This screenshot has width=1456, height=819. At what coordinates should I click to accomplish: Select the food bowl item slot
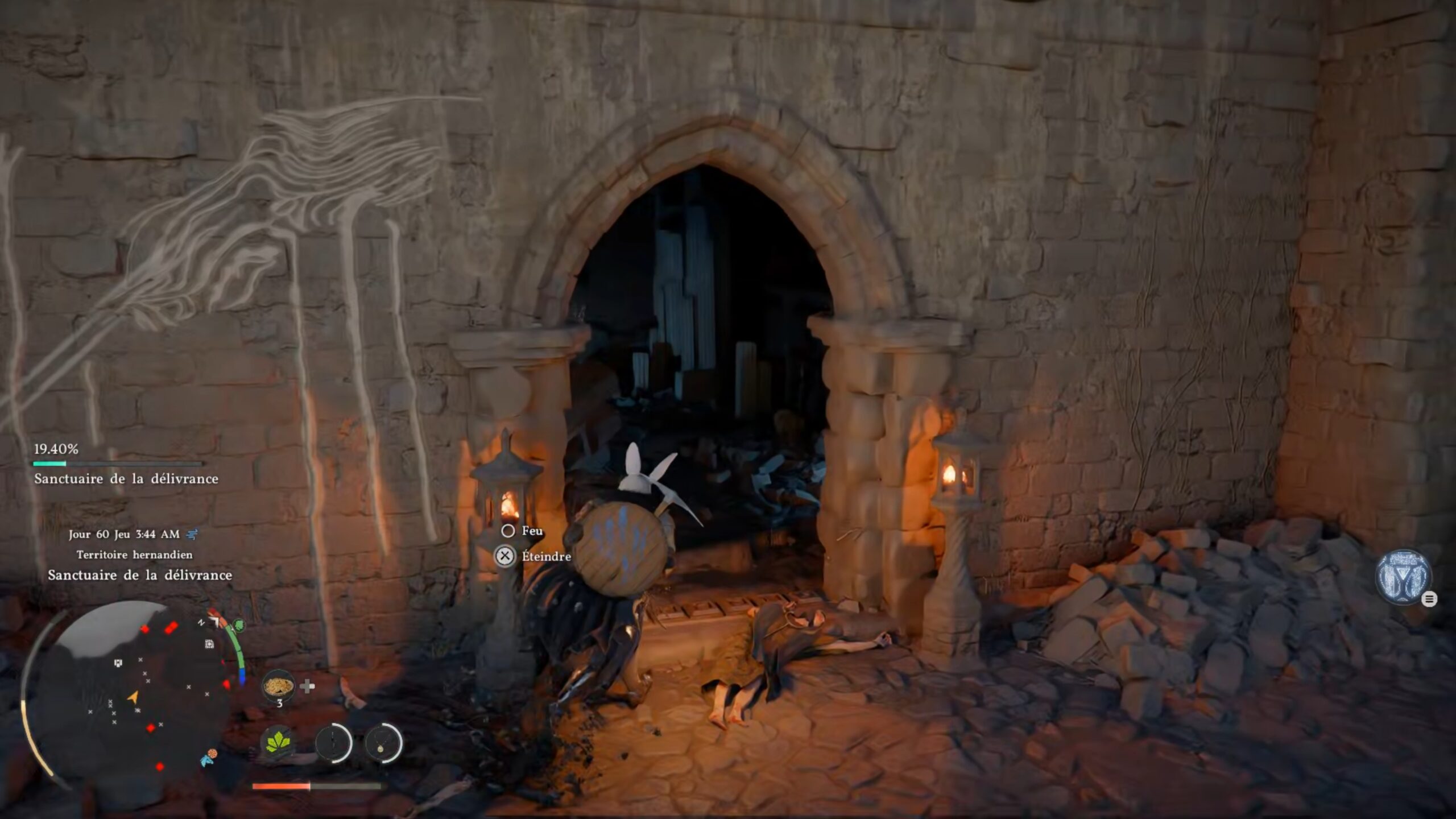[x=278, y=686]
